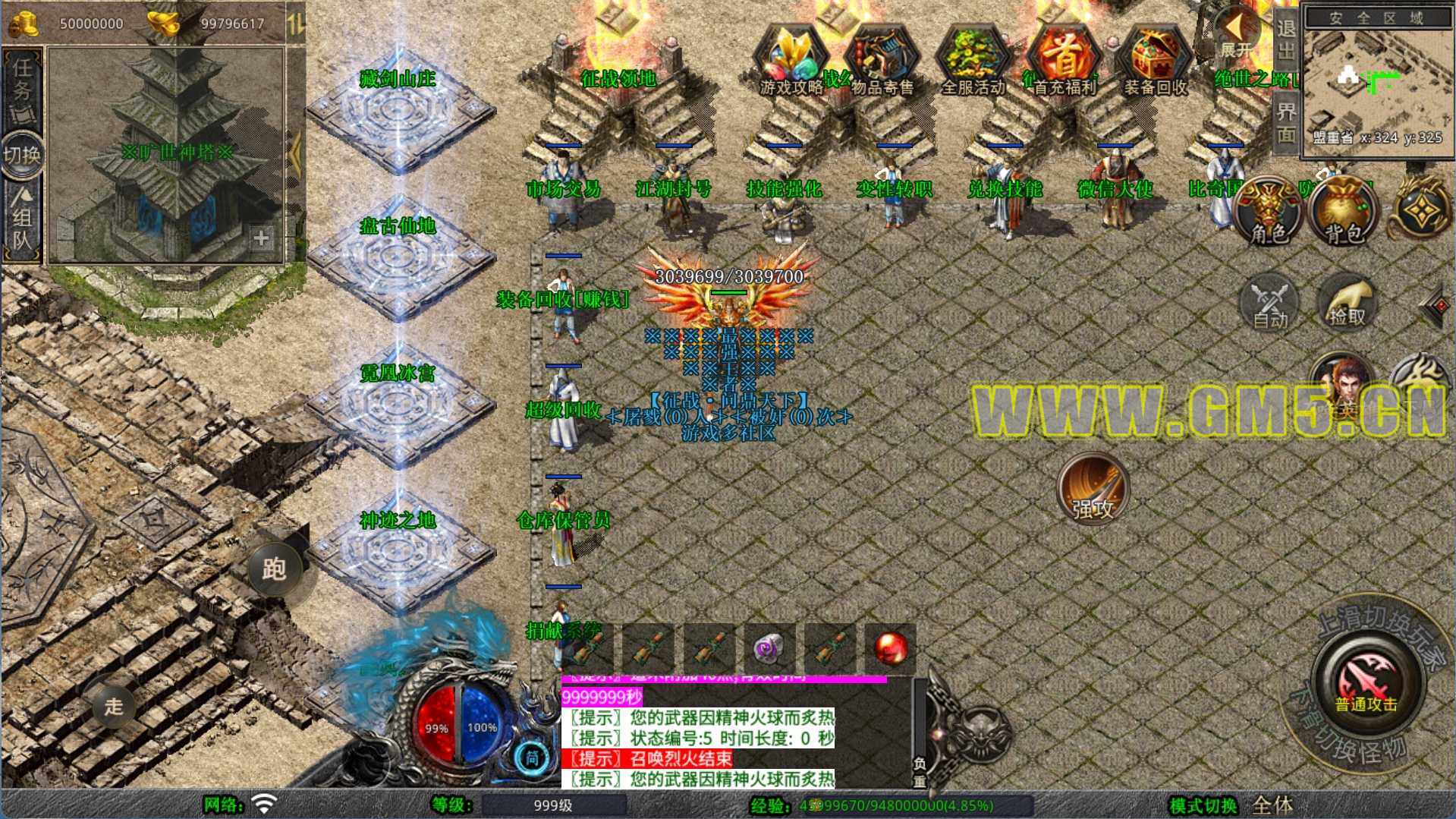This screenshot has width=1456, height=819.
Task: Open the 全服活动 server events icon
Action: [972, 62]
